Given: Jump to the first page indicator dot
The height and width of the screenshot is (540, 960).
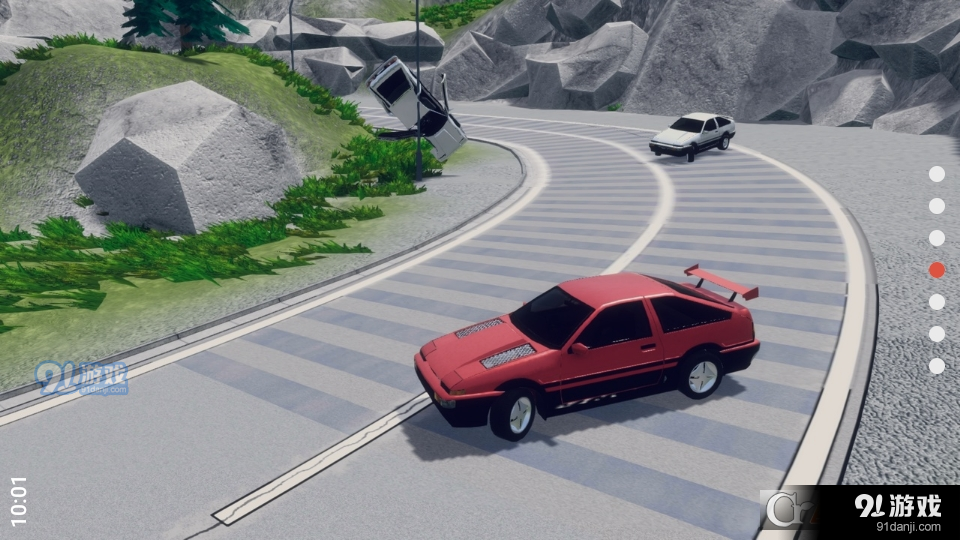Looking at the screenshot, I should click(x=936, y=174).
